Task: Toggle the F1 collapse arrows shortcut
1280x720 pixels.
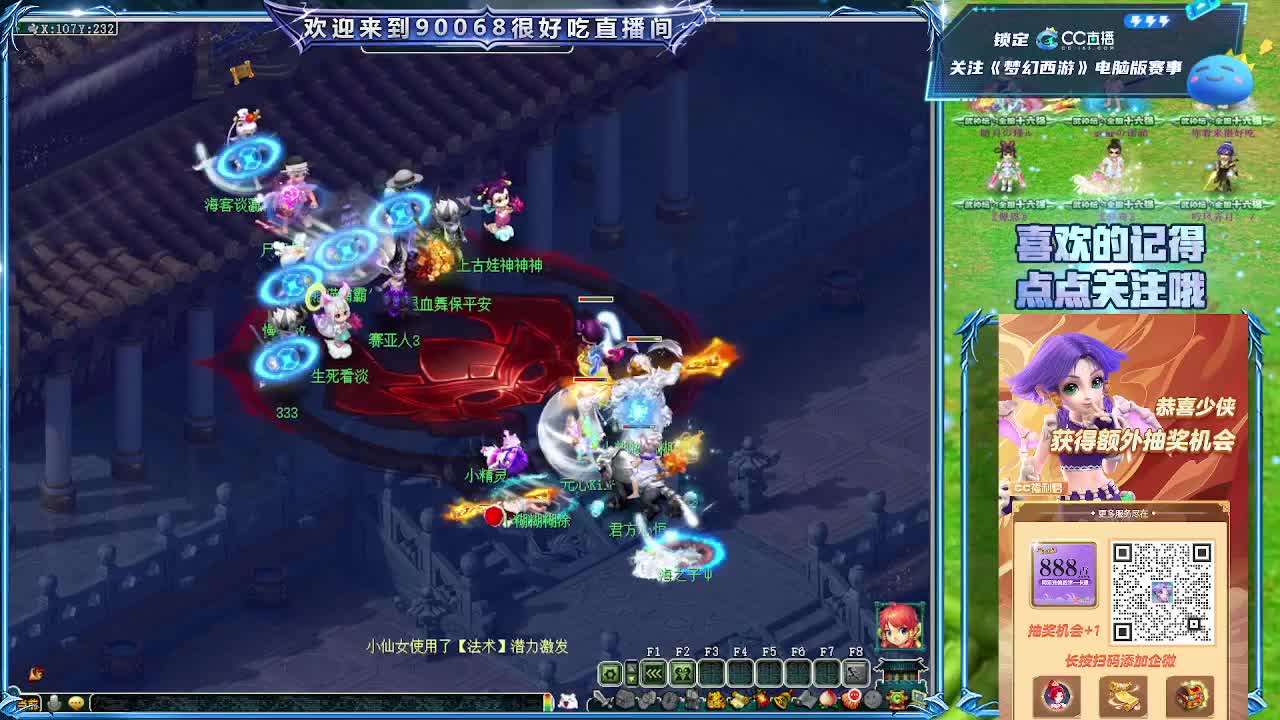Action: click(x=653, y=672)
